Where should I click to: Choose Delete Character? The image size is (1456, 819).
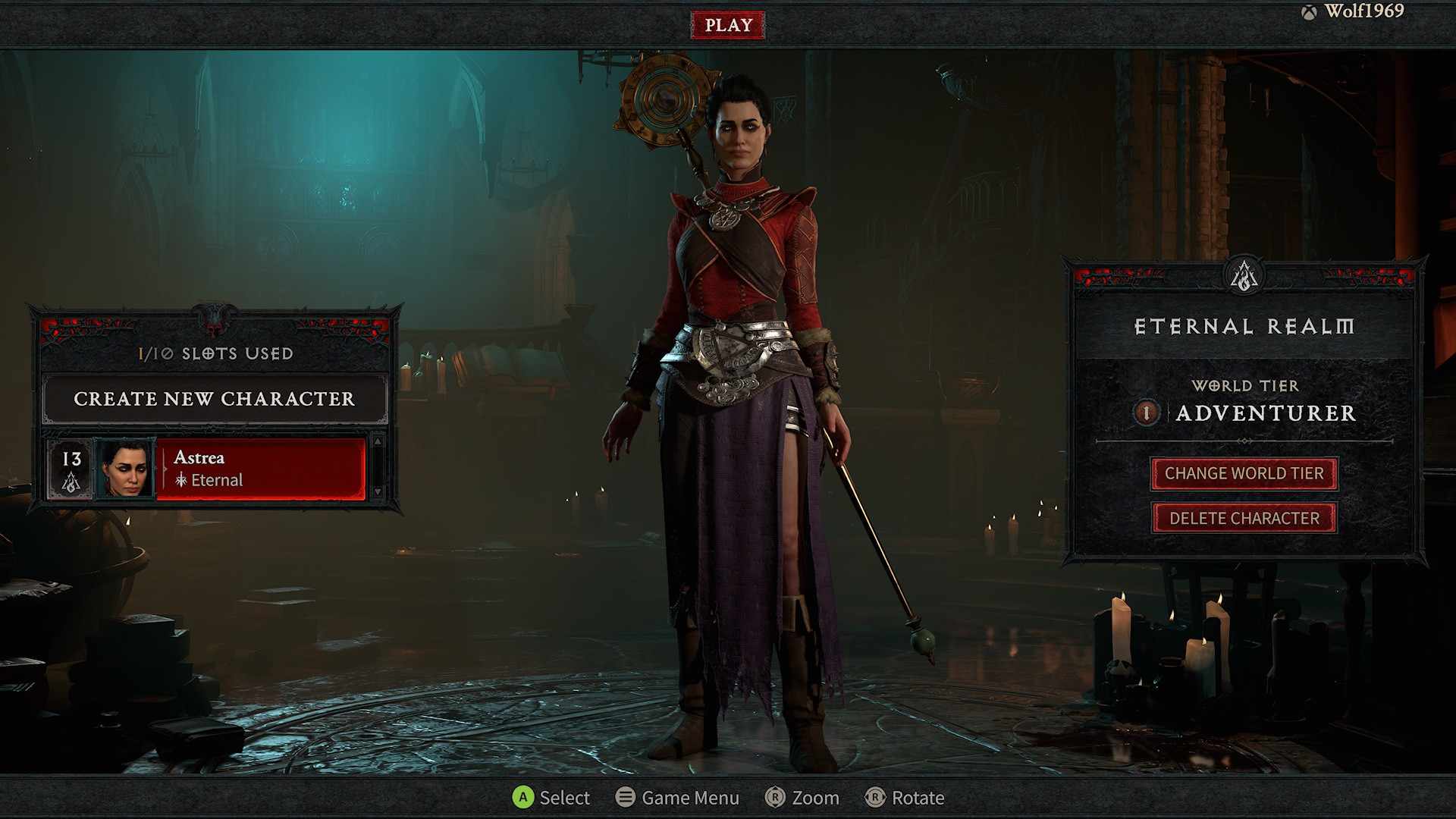(1244, 519)
